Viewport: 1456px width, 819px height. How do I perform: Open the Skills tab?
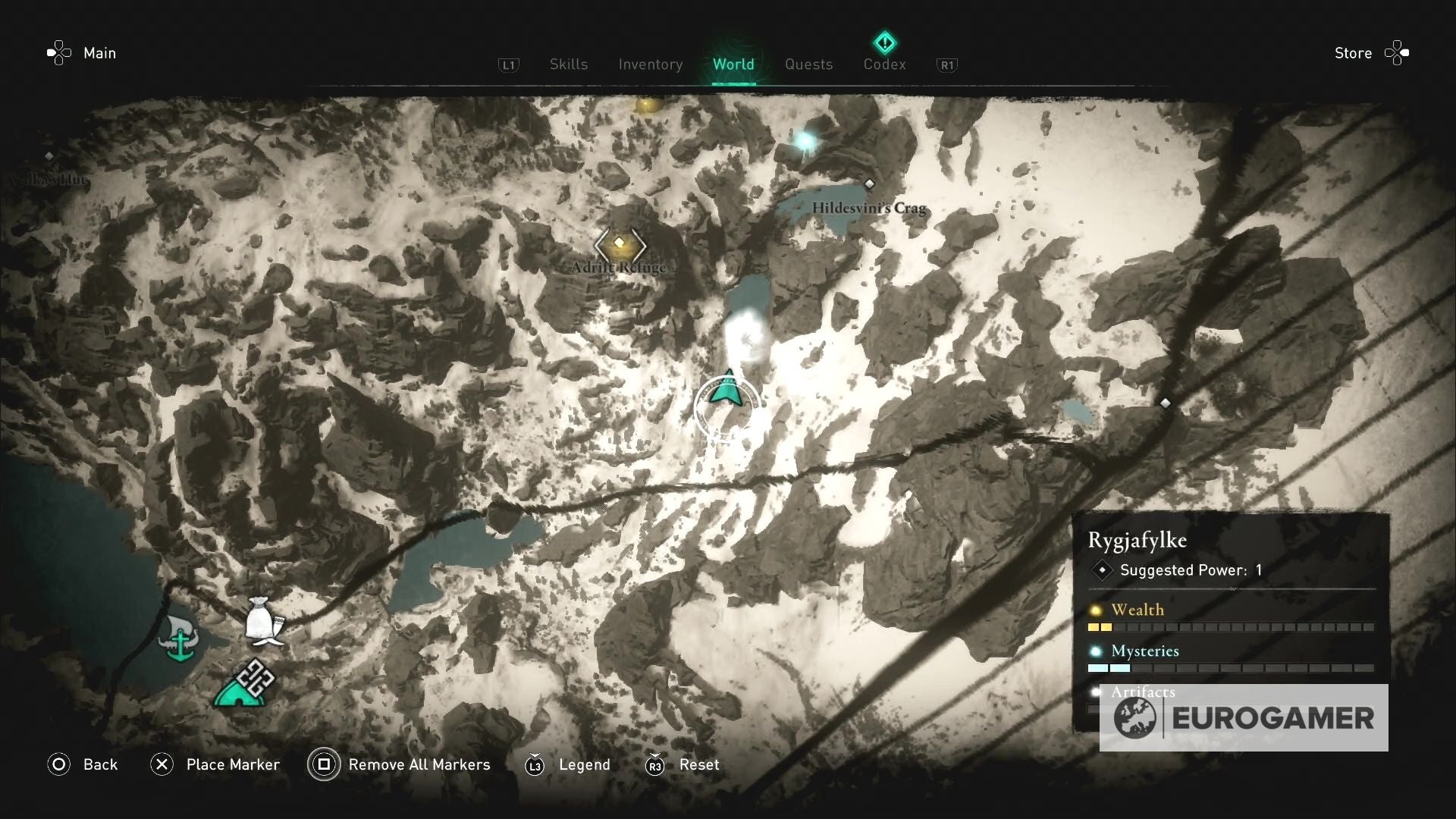[x=569, y=64]
